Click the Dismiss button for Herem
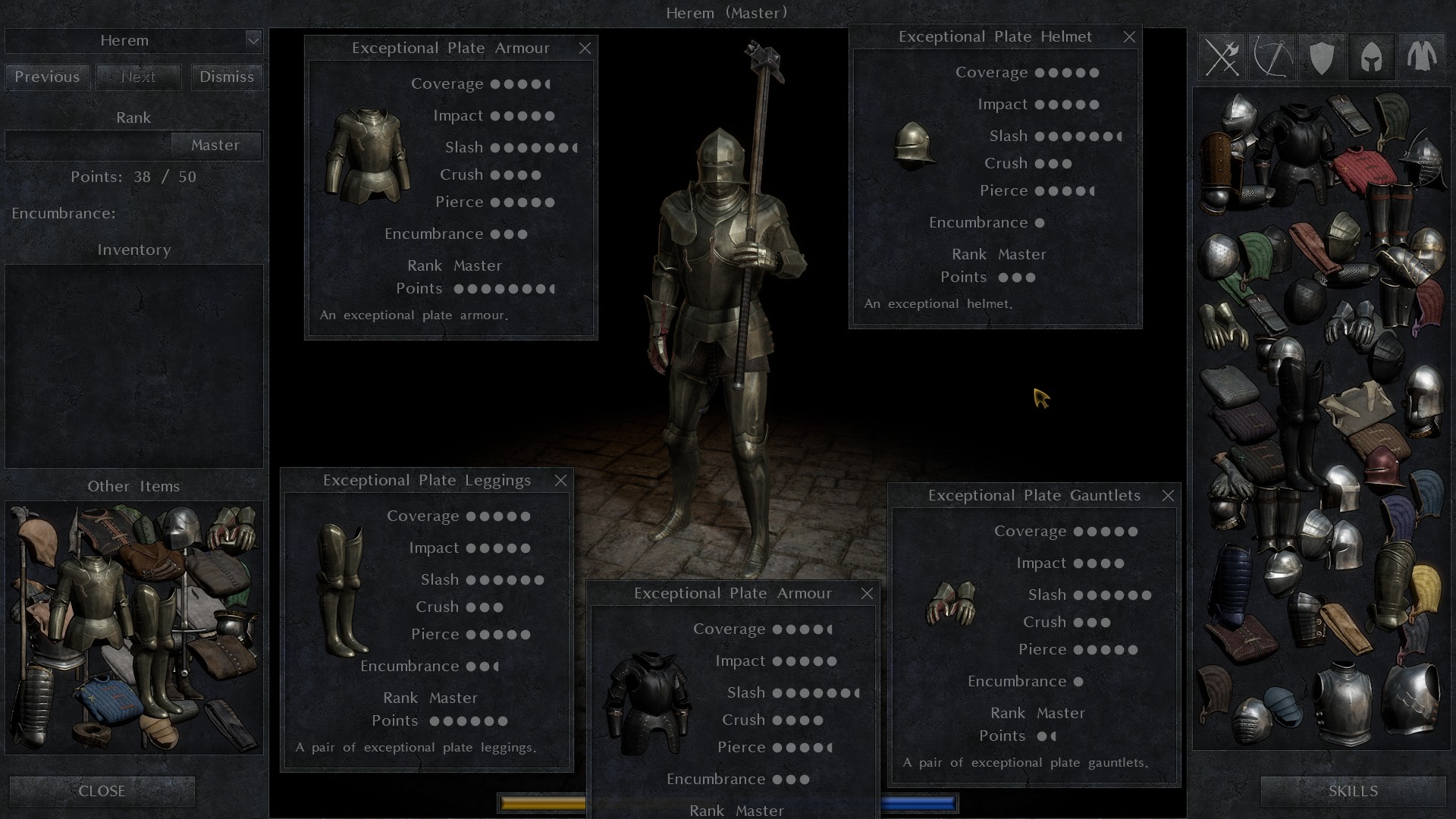Viewport: 1456px width, 819px height. tap(225, 77)
